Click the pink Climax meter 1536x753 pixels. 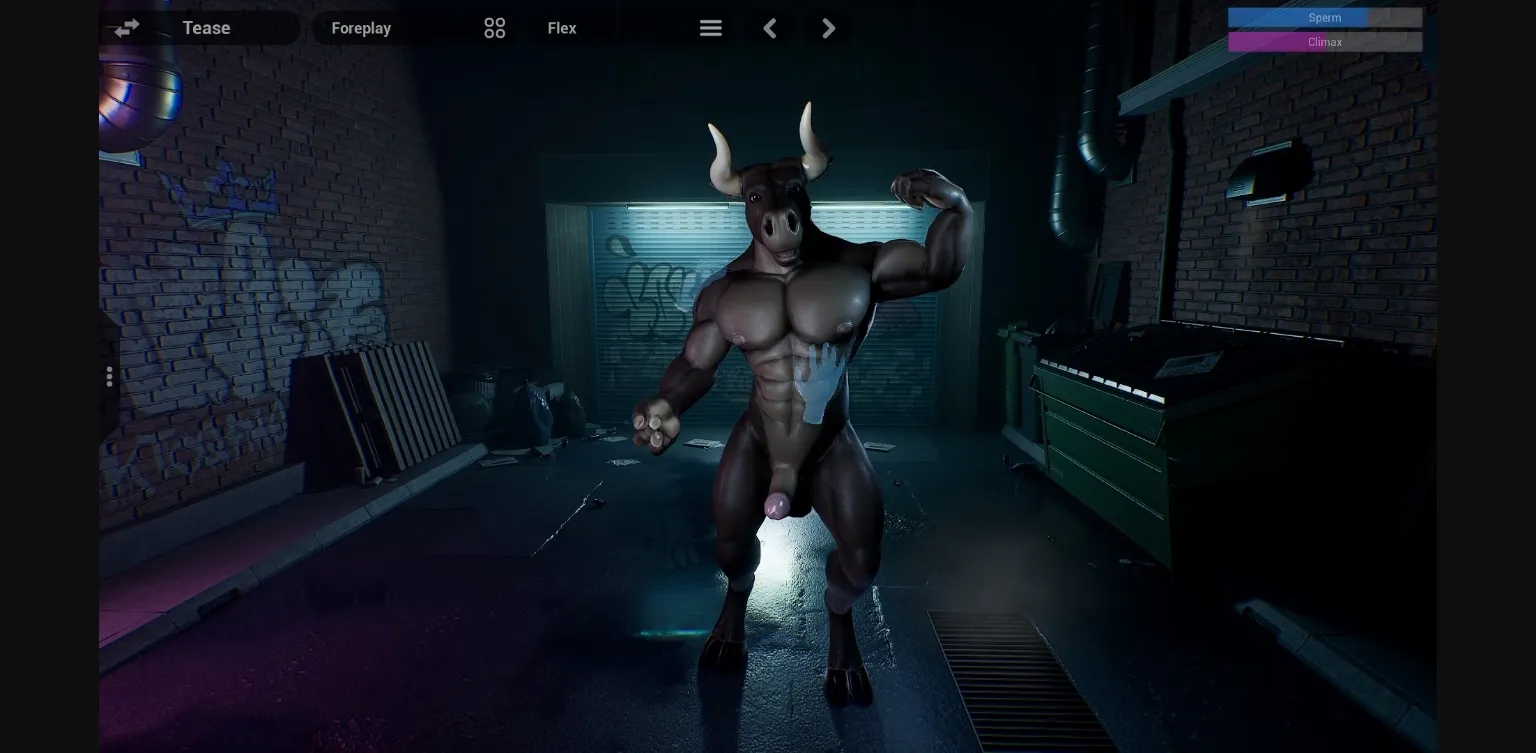(x=1324, y=42)
